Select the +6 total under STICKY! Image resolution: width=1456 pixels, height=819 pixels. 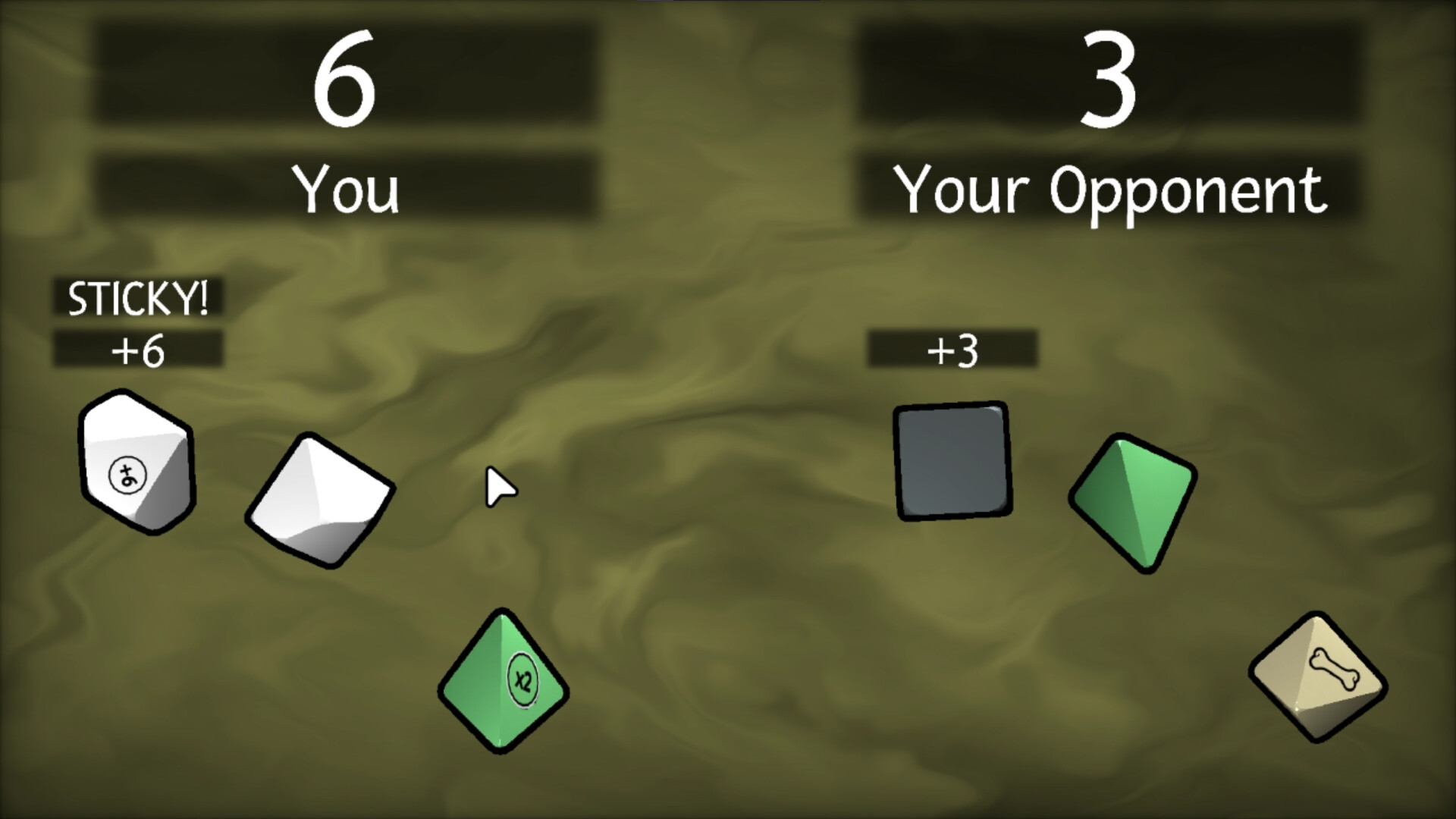pos(139,350)
